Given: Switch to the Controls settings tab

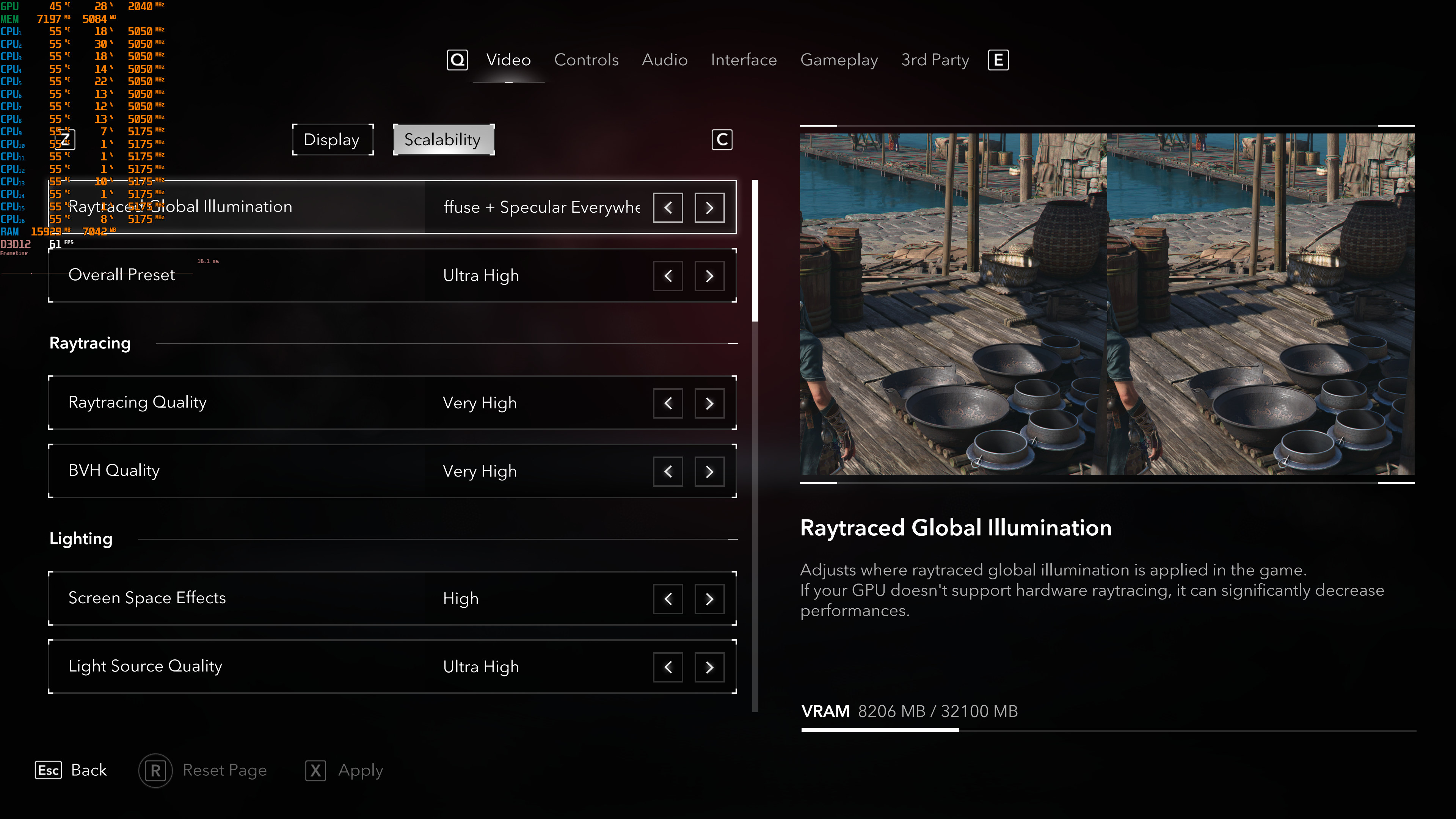Looking at the screenshot, I should [586, 60].
